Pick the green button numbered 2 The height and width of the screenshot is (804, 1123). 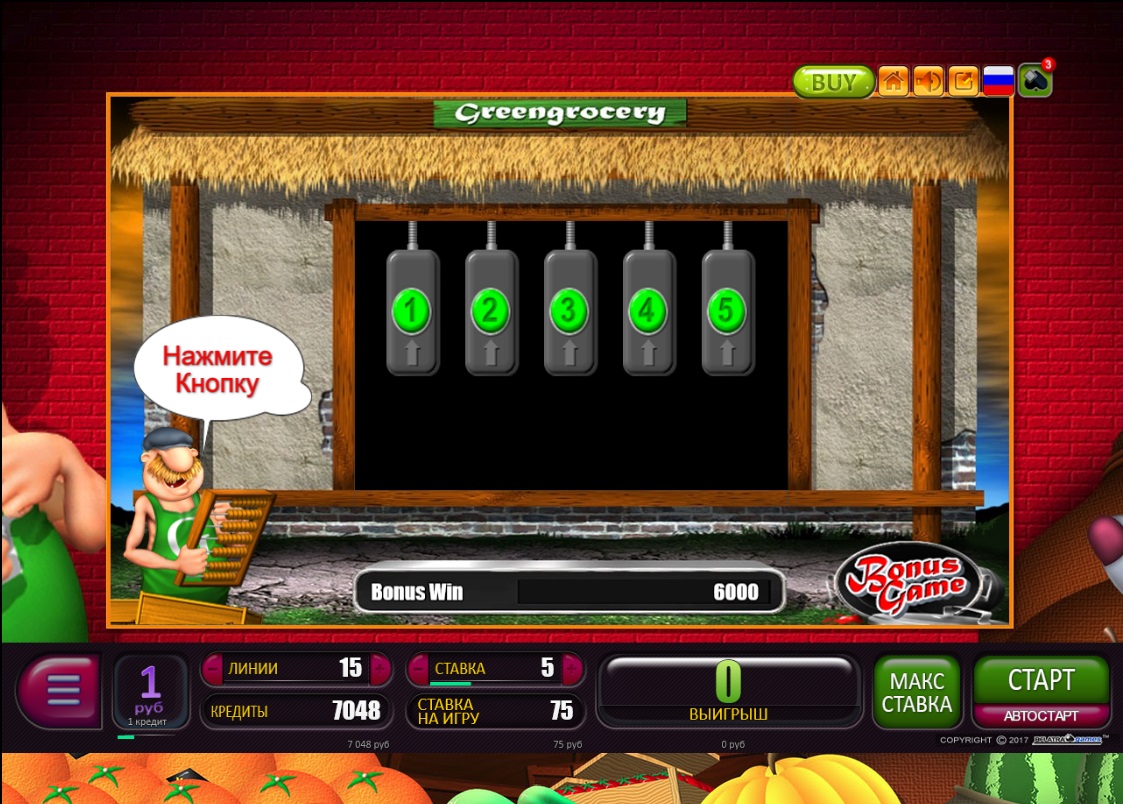pos(490,311)
